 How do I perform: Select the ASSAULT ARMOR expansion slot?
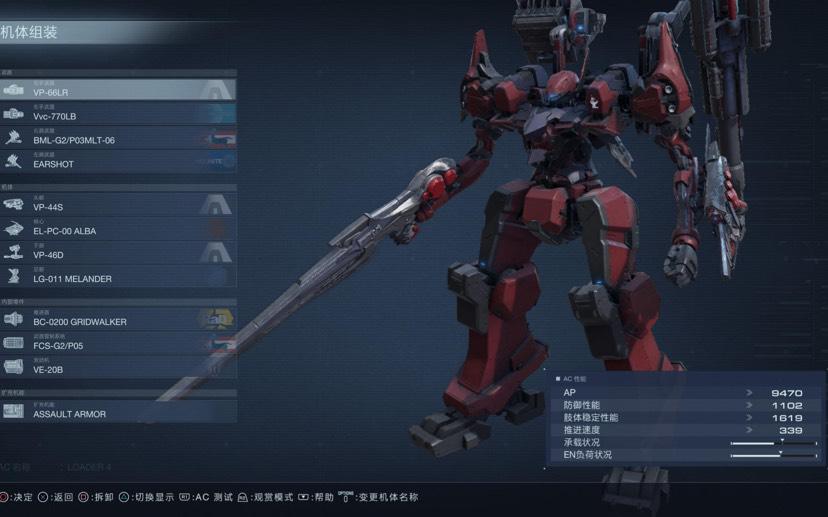[x=118, y=411]
